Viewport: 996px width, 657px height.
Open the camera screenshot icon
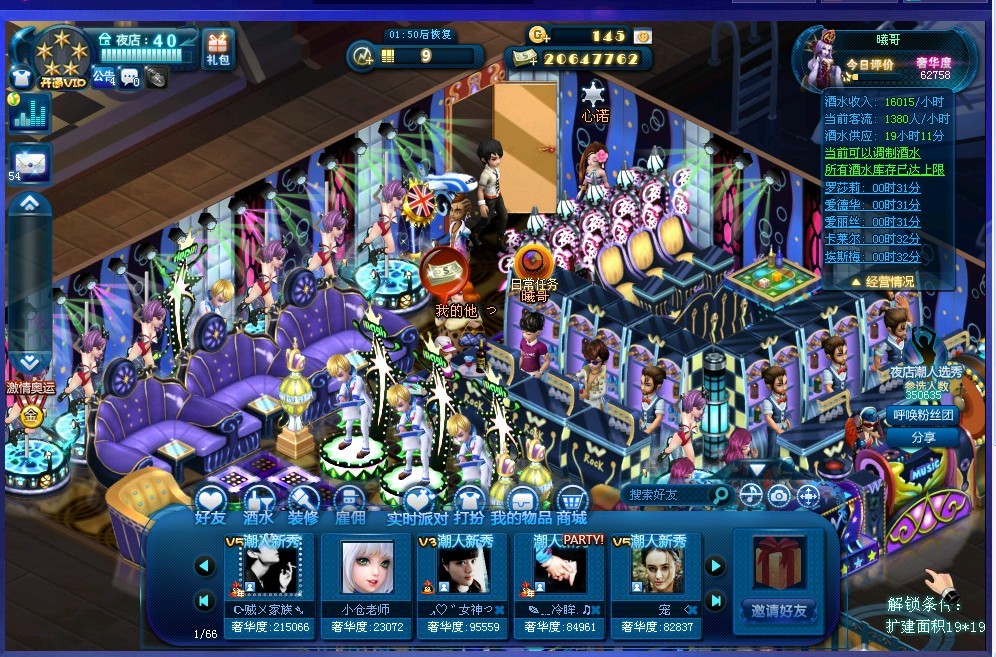779,495
